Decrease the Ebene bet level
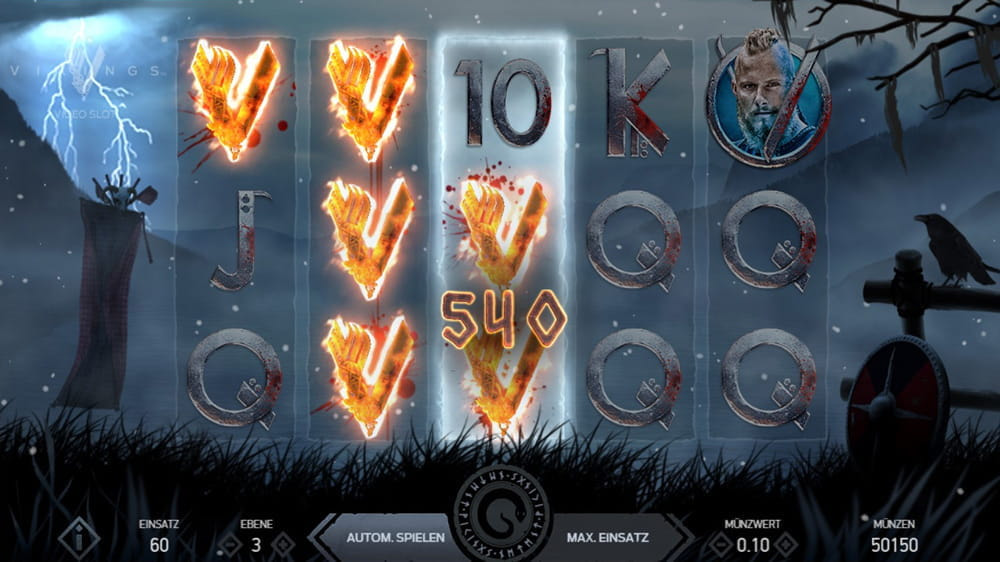1000x562 pixels. coord(229,545)
